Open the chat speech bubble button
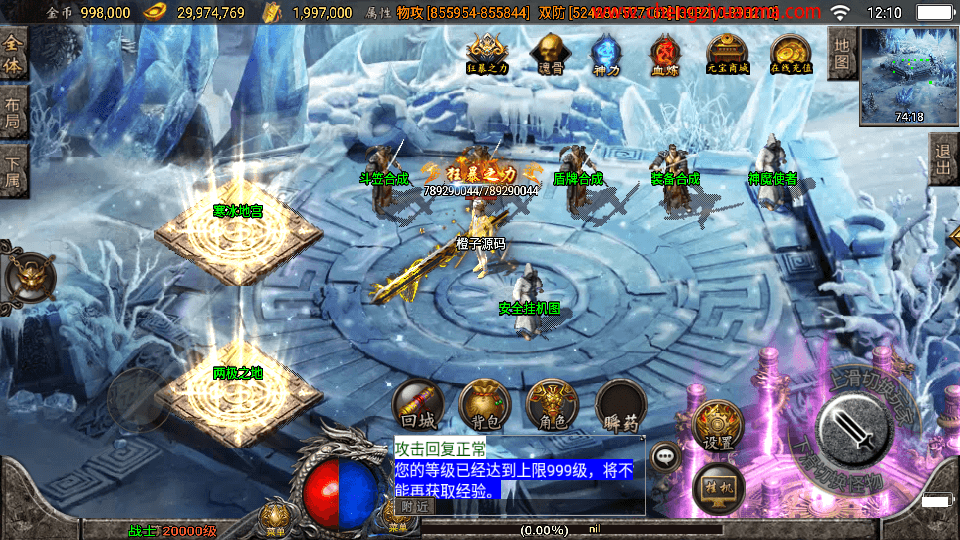The height and width of the screenshot is (540, 960). click(x=666, y=458)
